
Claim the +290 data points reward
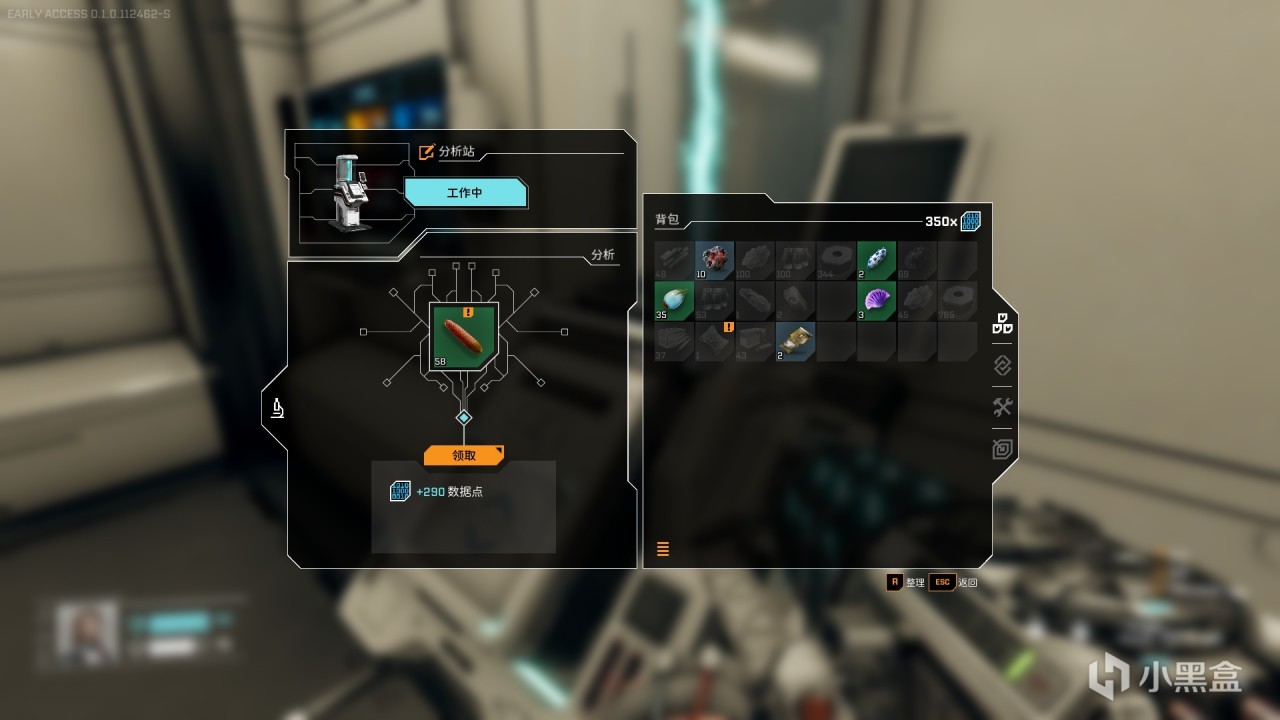point(463,455)
